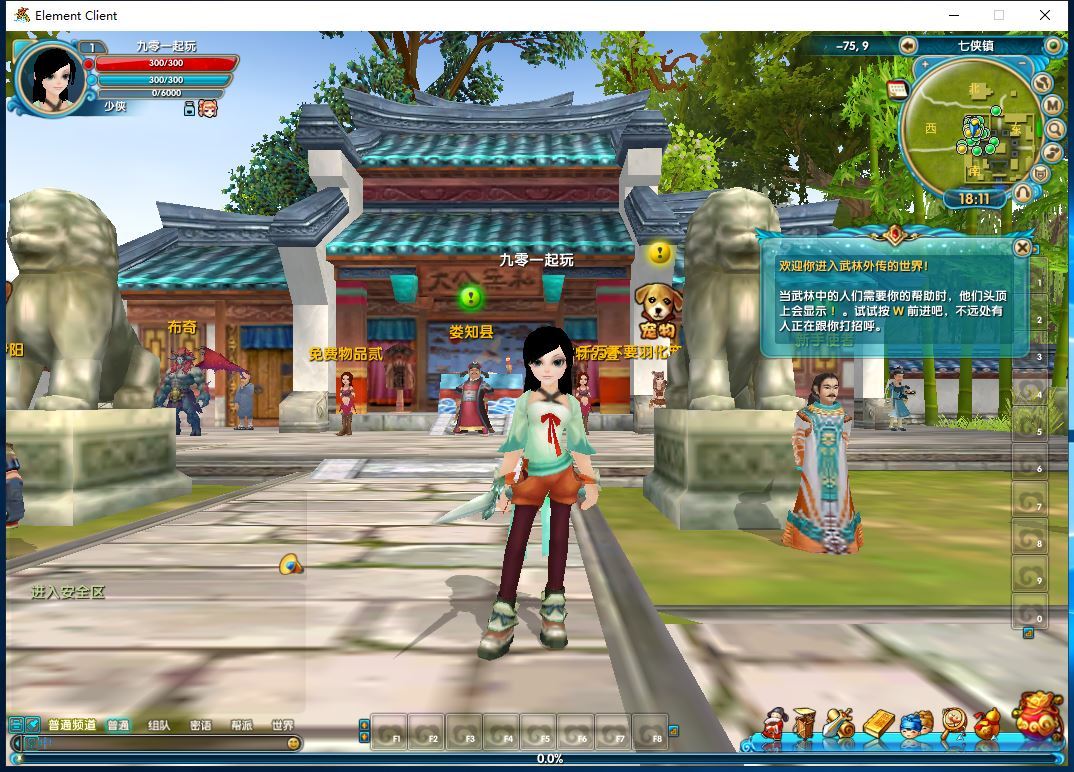Open the emoji picker in chat box
1074x772 pixels.
coord(293,743)
